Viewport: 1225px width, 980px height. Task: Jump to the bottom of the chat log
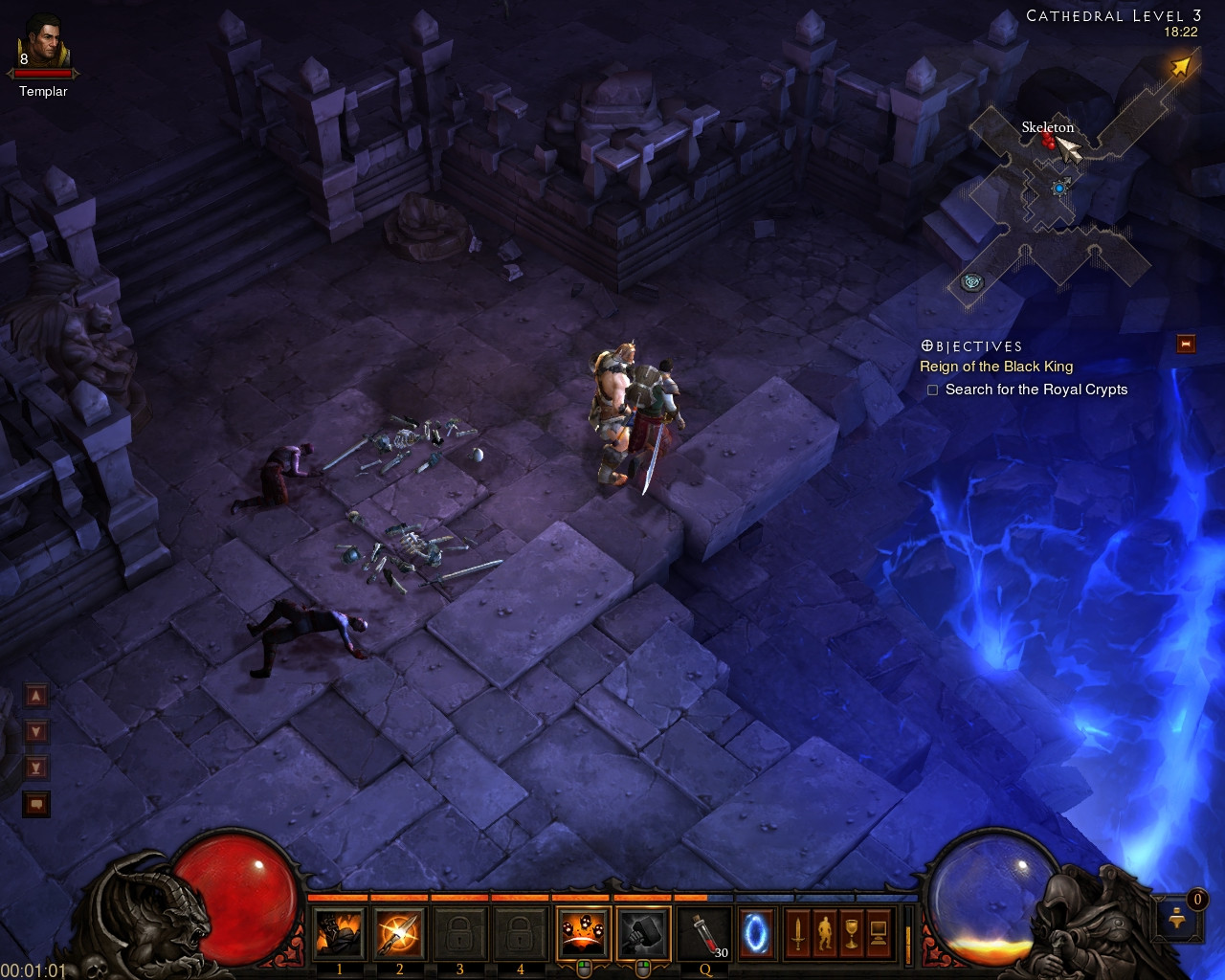[36, 768]
